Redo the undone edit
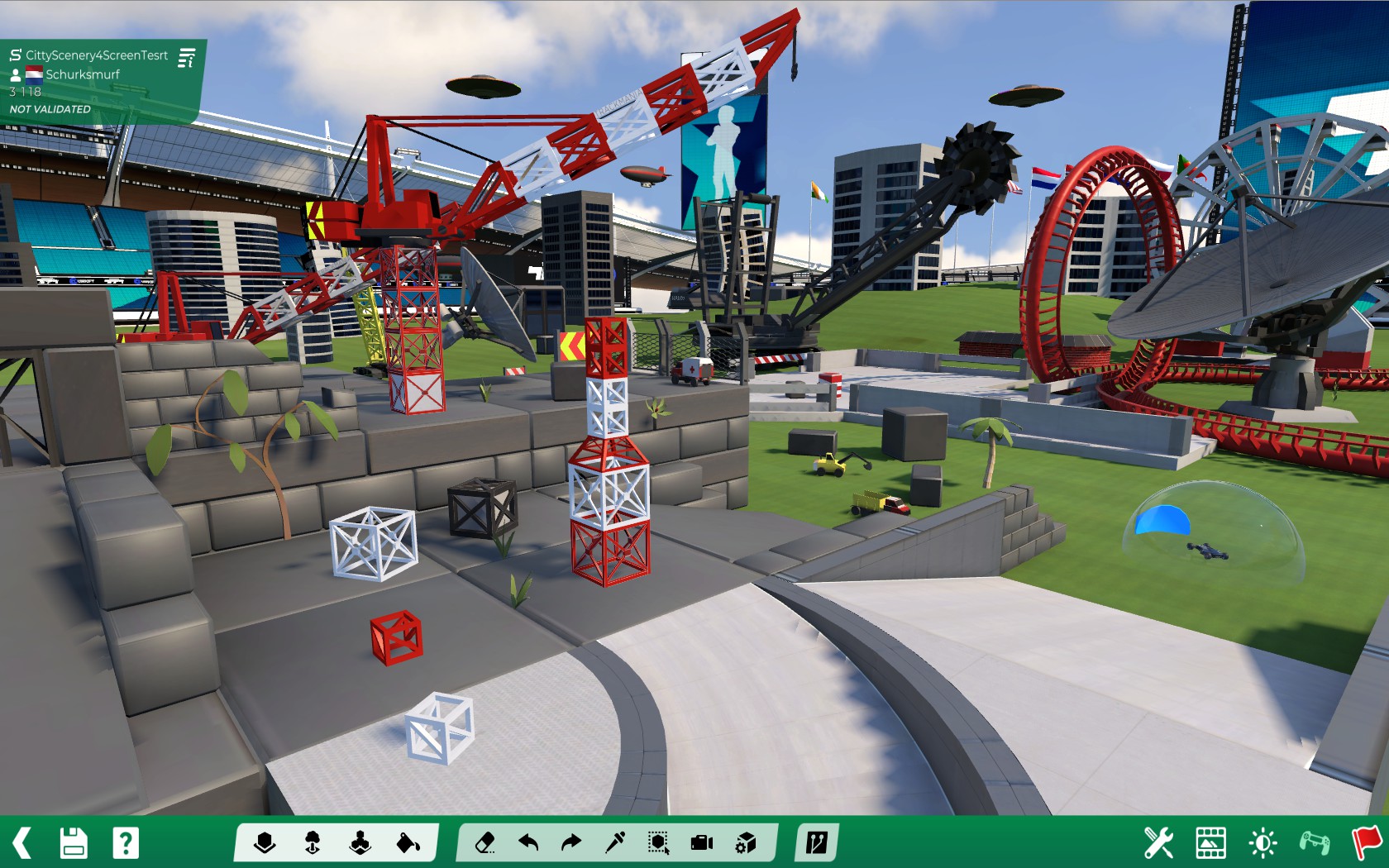This screenshot has height=868, width=1389. (571, 843)
